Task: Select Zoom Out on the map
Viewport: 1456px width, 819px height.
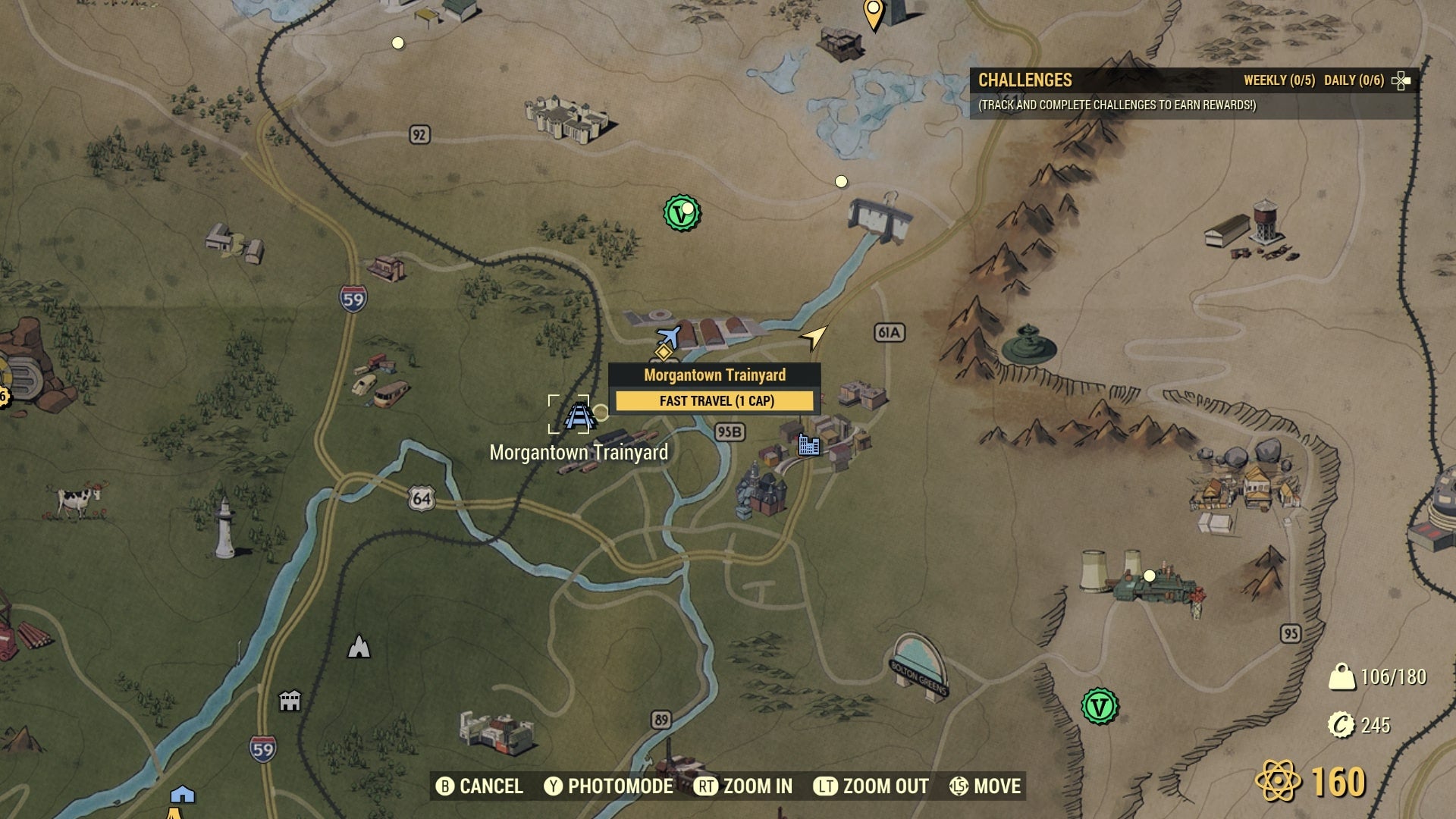Action: coord(876,786)
